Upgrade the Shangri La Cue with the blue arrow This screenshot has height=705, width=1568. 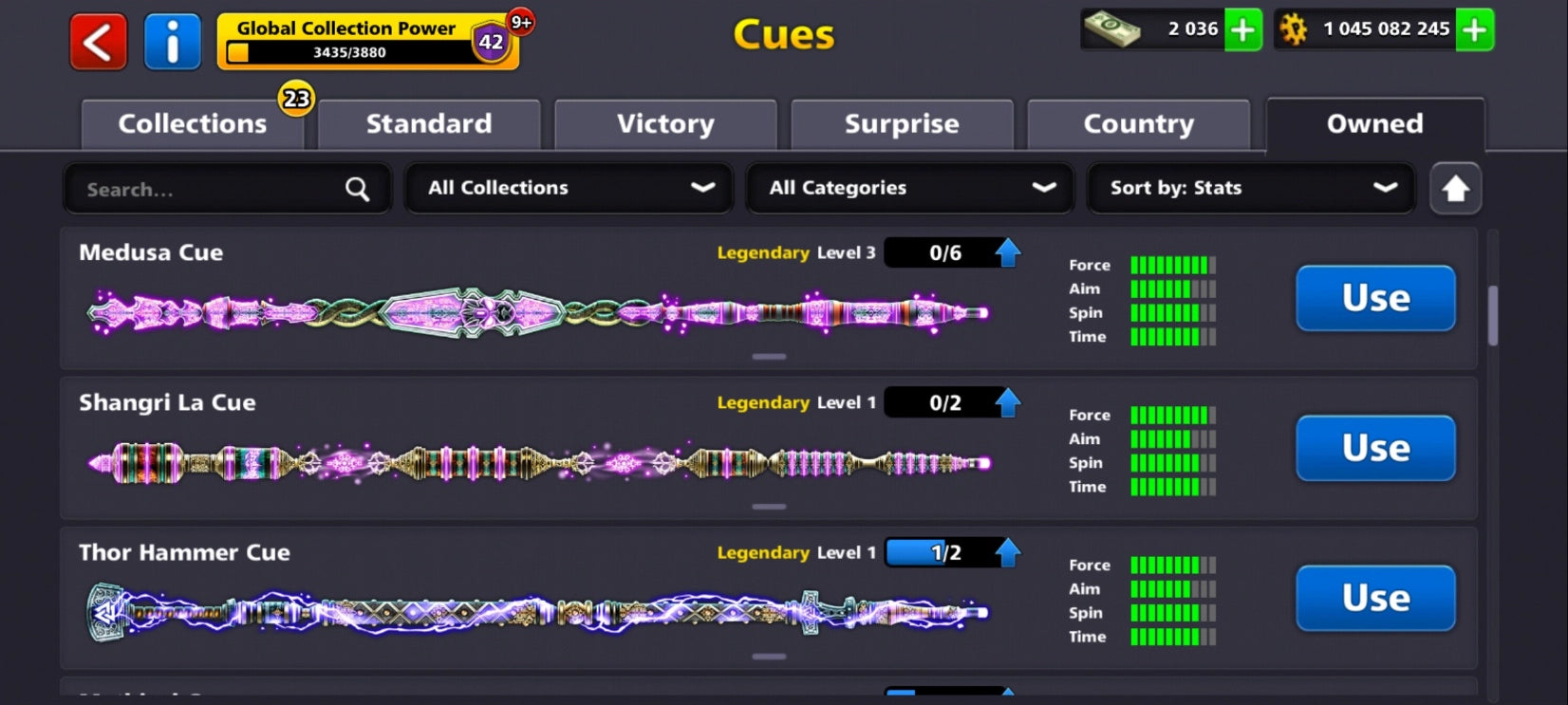coord(1008,401)
